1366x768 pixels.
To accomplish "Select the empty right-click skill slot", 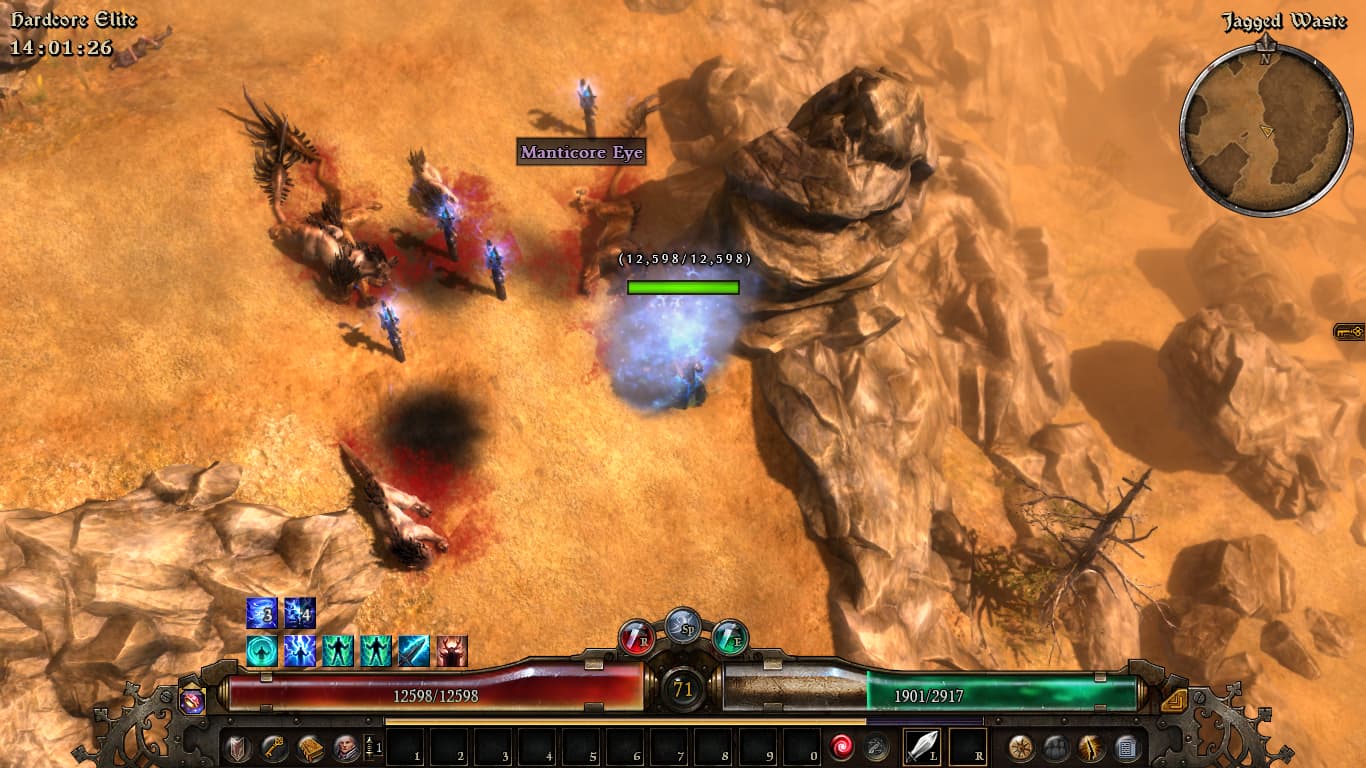I will [967, 747].
